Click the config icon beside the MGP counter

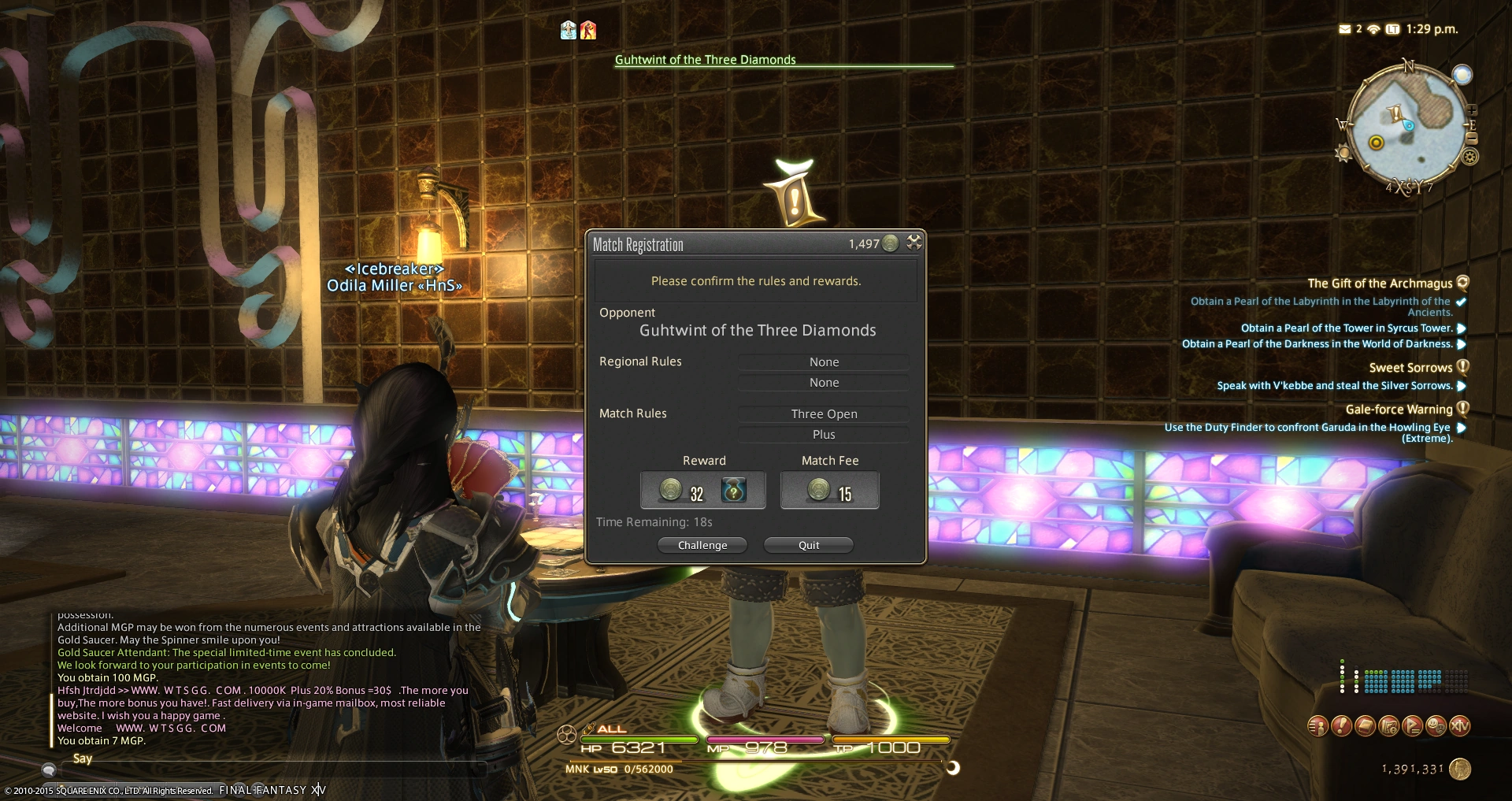[x=914, y=243]
